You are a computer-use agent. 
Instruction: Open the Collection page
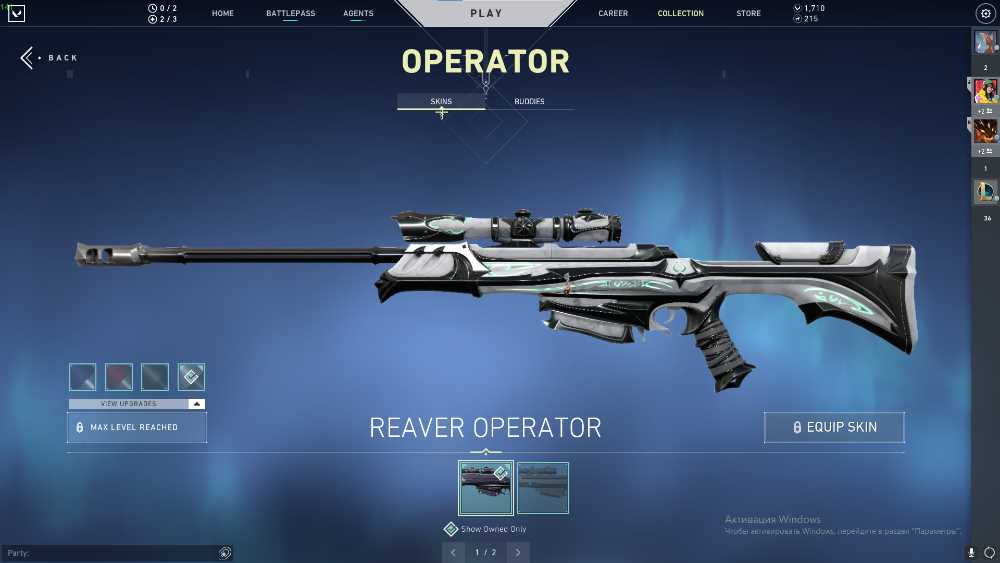[680, 14]
